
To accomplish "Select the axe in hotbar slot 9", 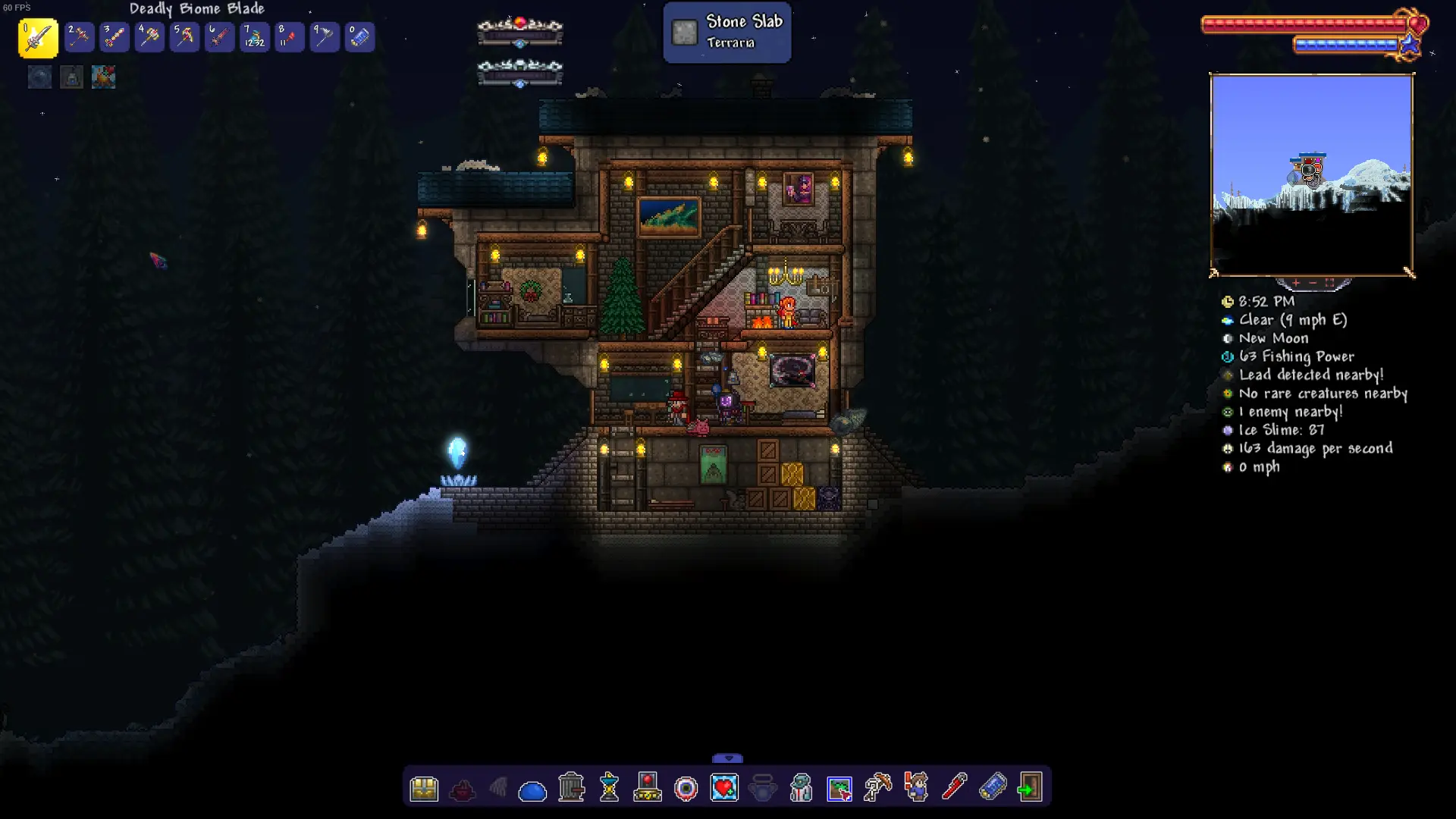I will click(x=325, y=37).
